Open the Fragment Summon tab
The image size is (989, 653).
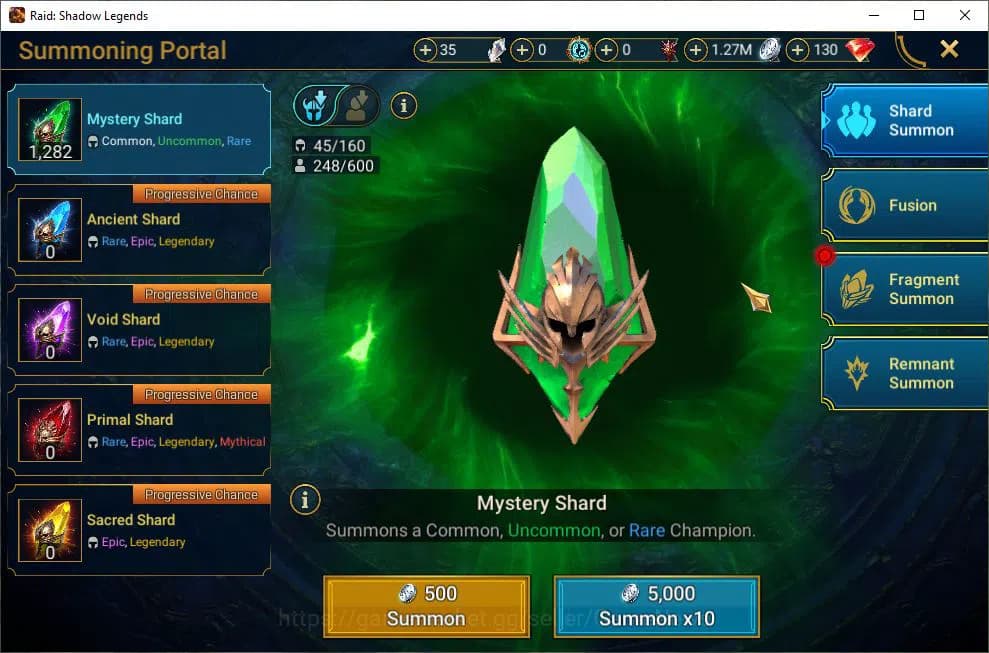906,289
